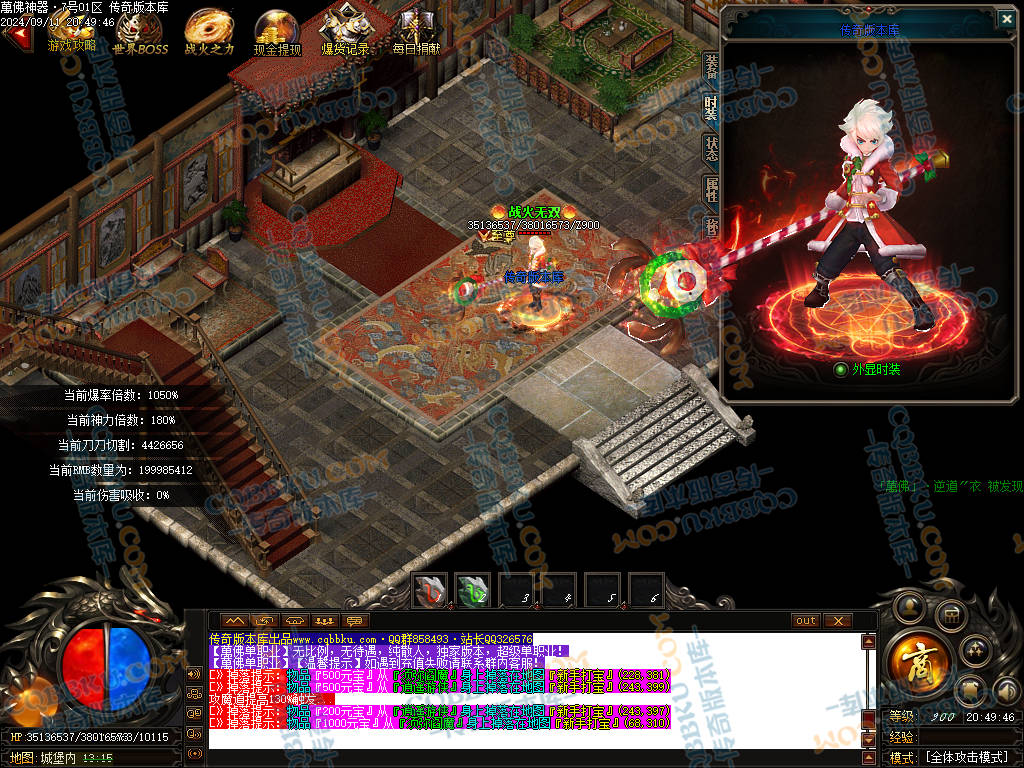1024x768 pixels.
Task: Toggle the 外显时装 fashion display option
Action: tap(841, 369)
